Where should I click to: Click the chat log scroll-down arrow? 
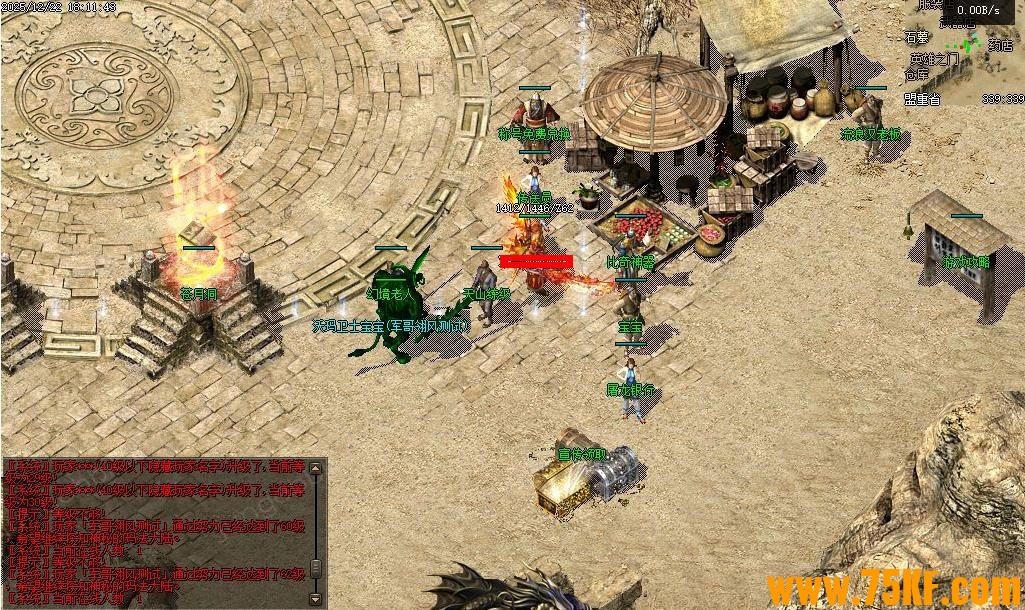pos(317,598)
